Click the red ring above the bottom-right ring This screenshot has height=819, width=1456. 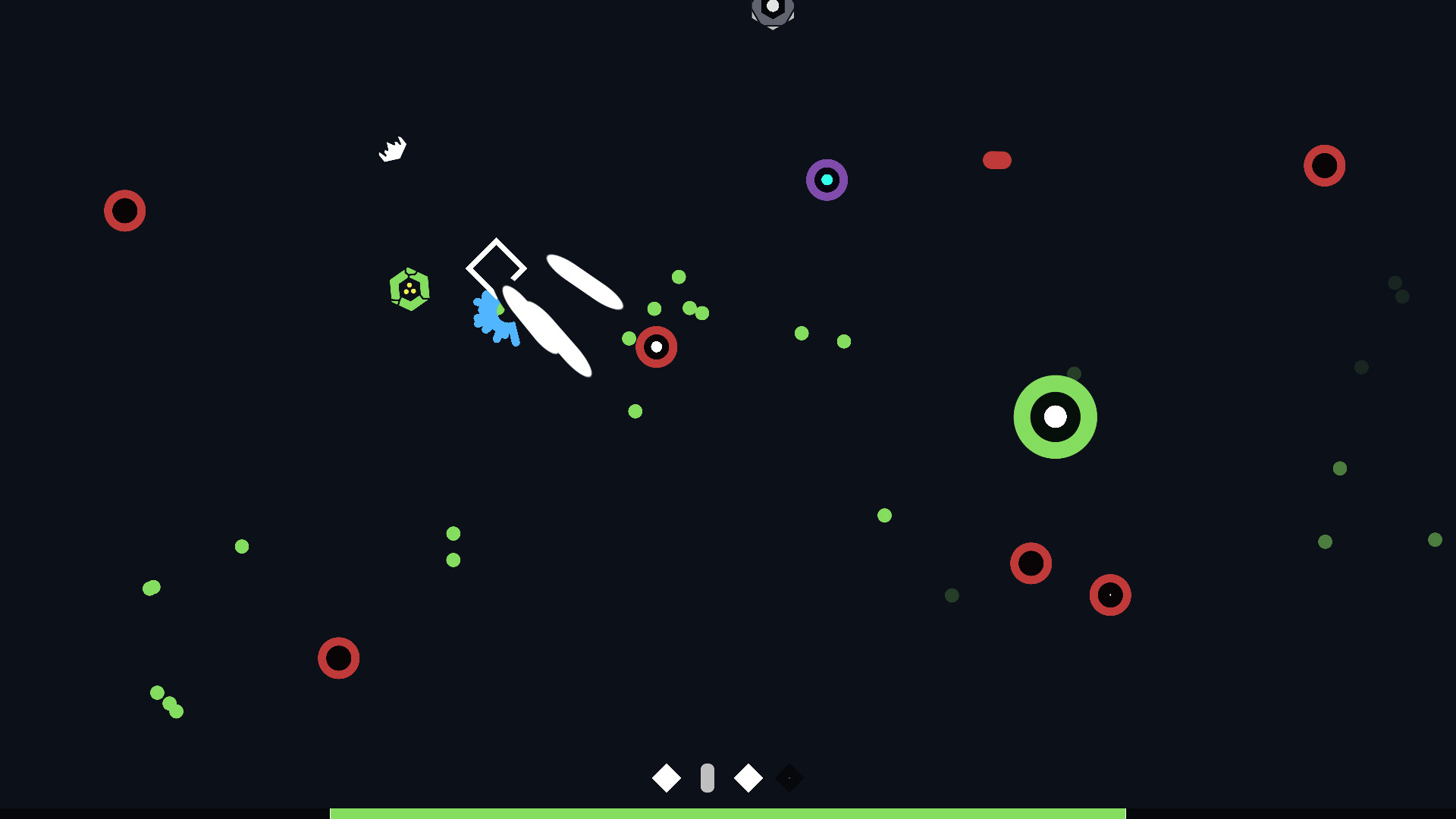pyautogui.click(x=1031, y=564)
